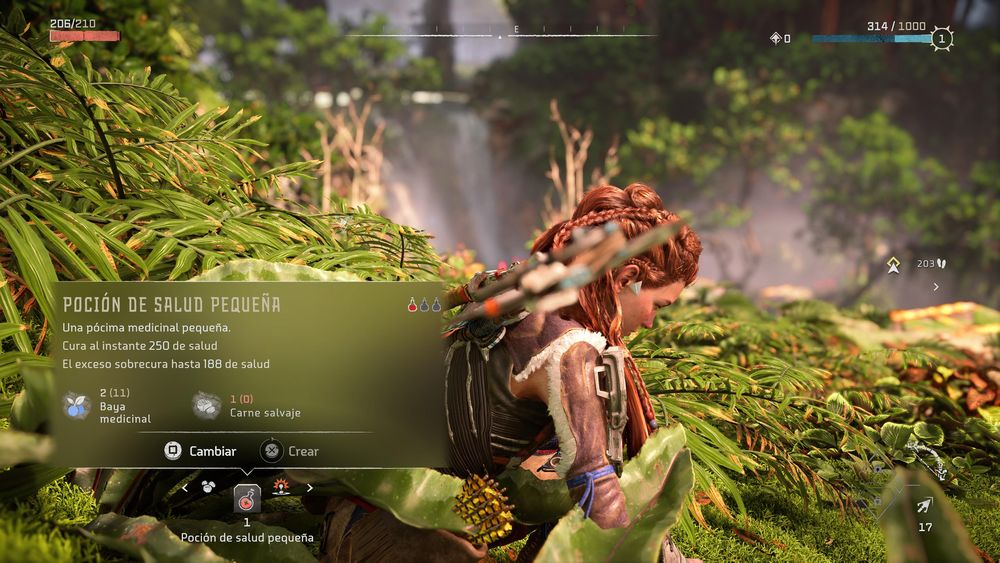Screen dimensions: 1000x563
Task: Click the Carne salvaje ingredient icon
Action: click(x=207, y=405)
